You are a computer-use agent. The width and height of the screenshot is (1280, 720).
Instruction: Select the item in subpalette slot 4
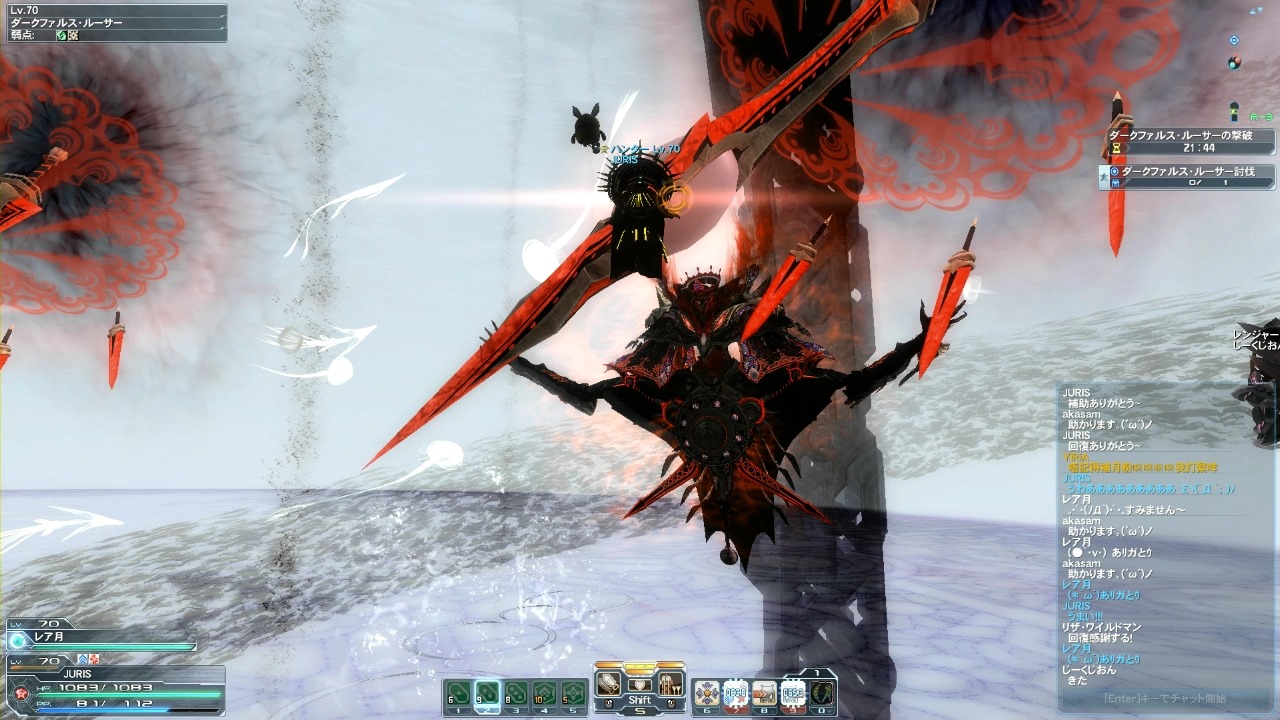tap(545, 693)
